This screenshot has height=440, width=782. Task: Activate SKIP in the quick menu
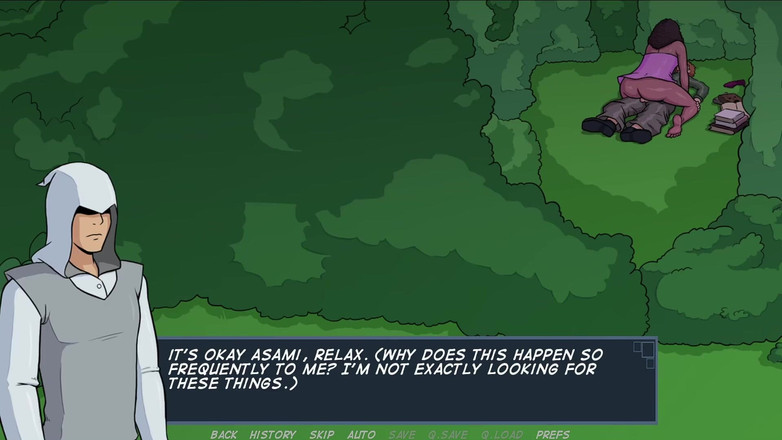pos(321,434)
